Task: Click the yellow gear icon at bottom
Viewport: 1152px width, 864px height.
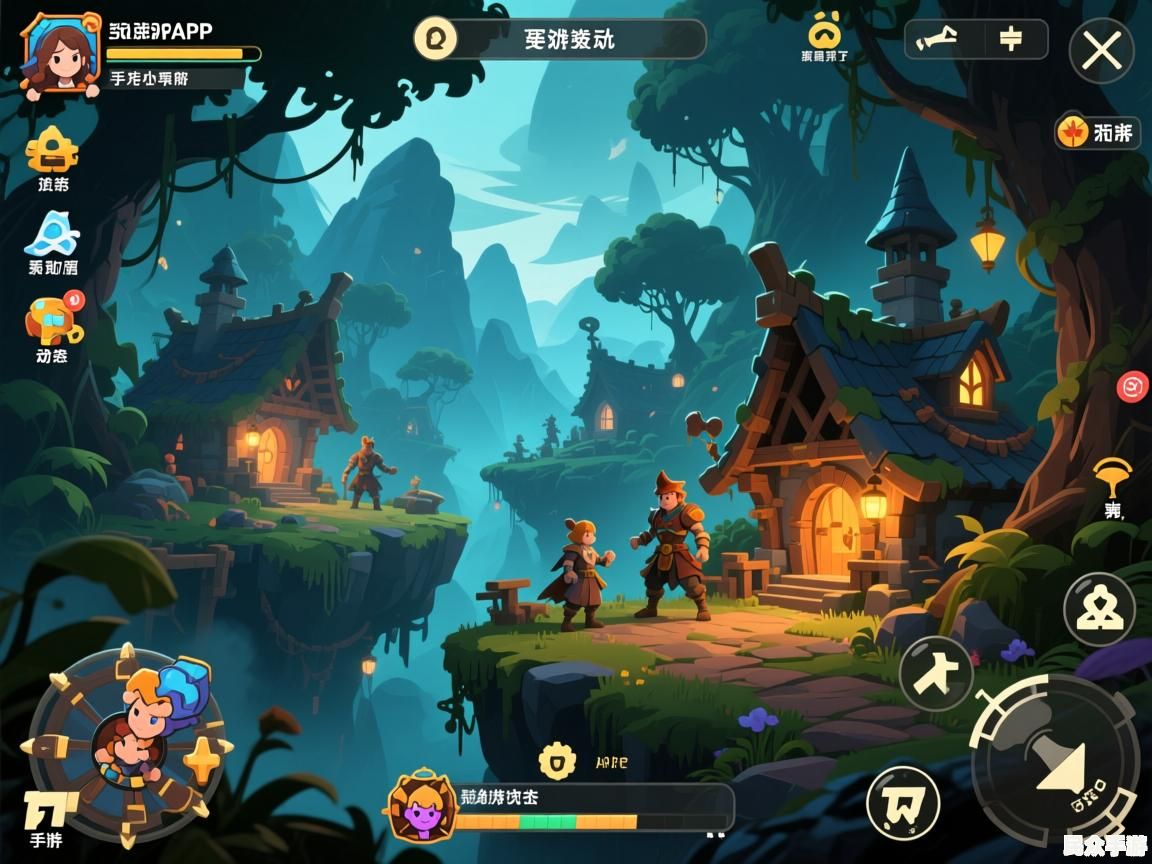Action: [x=557, y=761]
